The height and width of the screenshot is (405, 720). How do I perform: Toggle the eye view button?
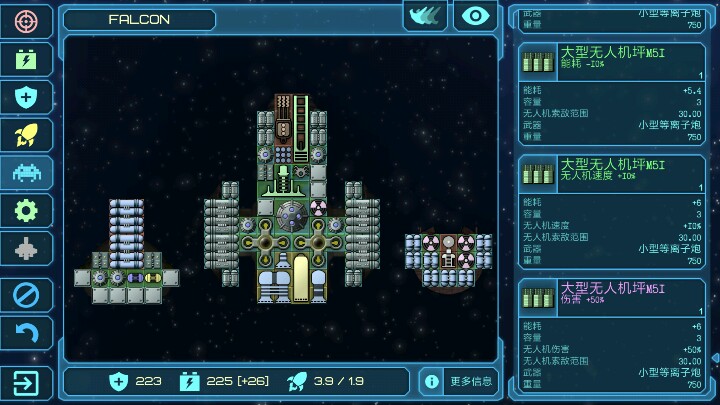476,16
